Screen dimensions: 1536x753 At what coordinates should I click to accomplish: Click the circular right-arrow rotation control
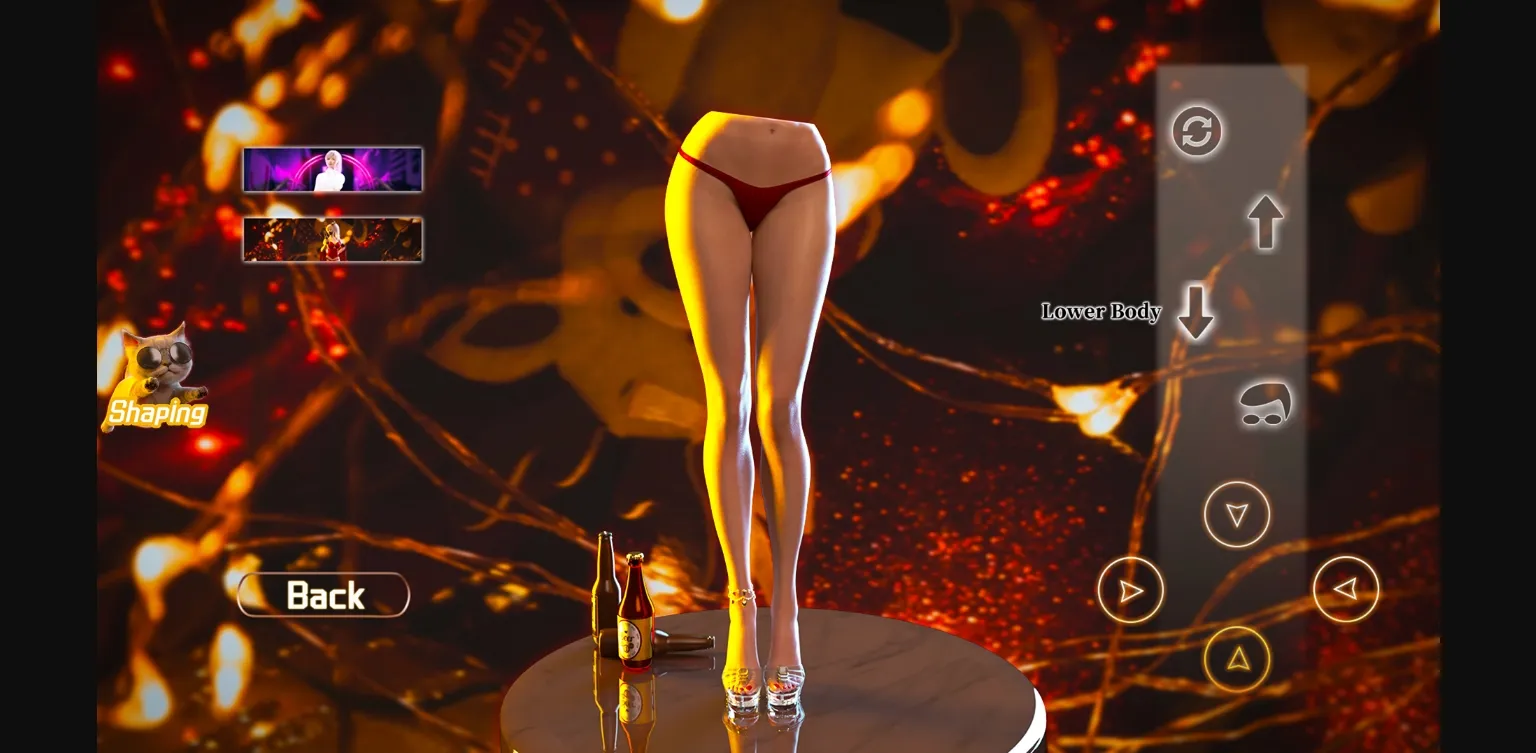coord(1129,590)
